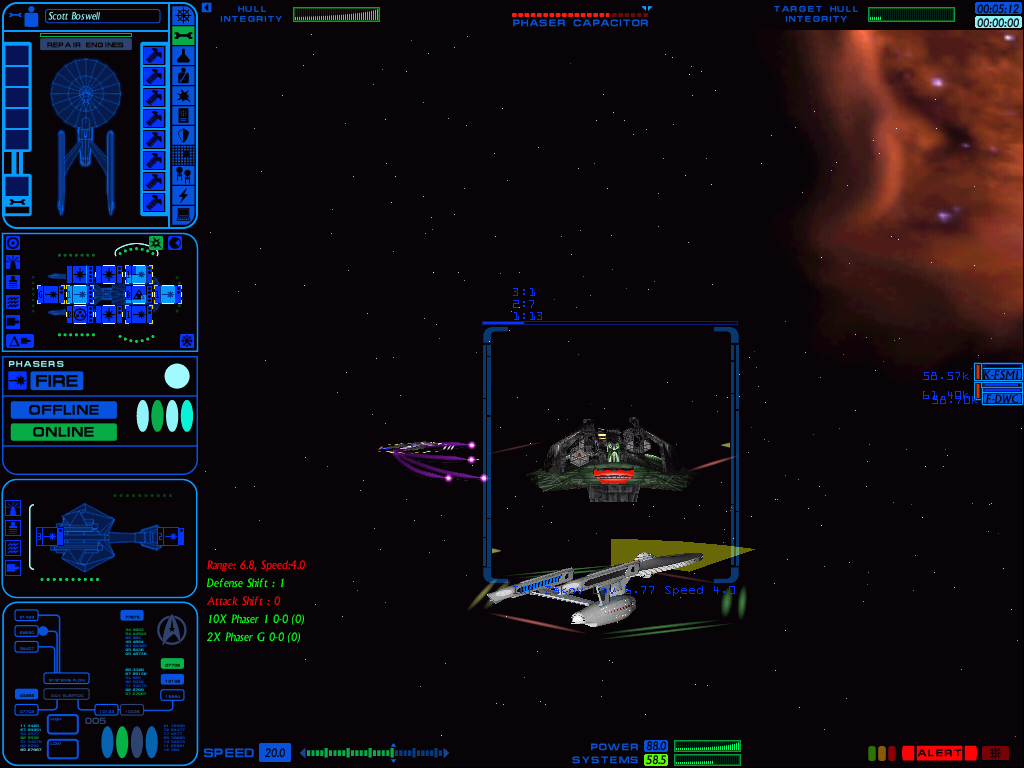Adjust the speed slider at the bottom
This screenshot has width=1024, height=768.
(x=392, y=753)
